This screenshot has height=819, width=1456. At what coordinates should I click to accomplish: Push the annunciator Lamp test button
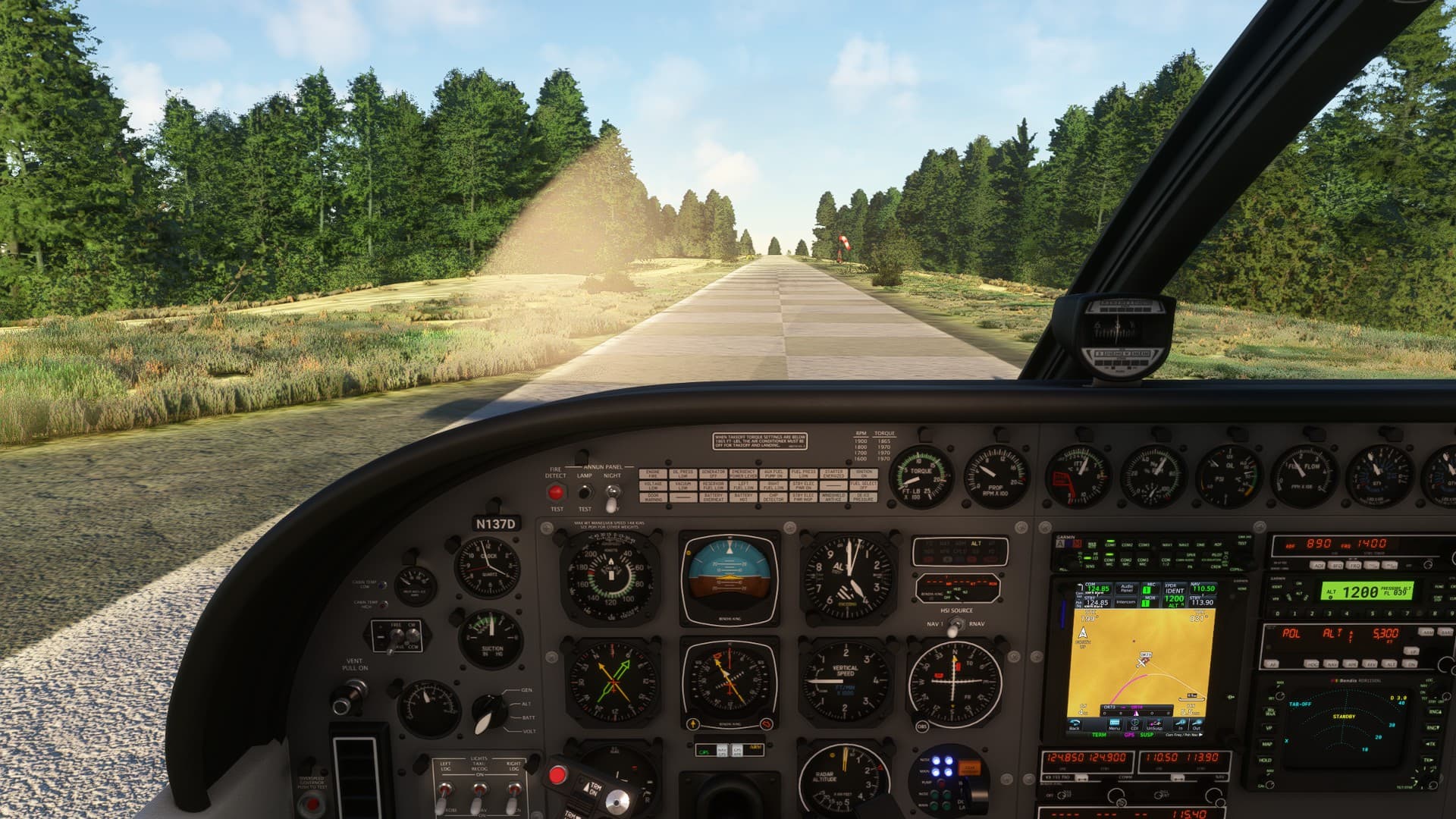[x=585, y=492]
